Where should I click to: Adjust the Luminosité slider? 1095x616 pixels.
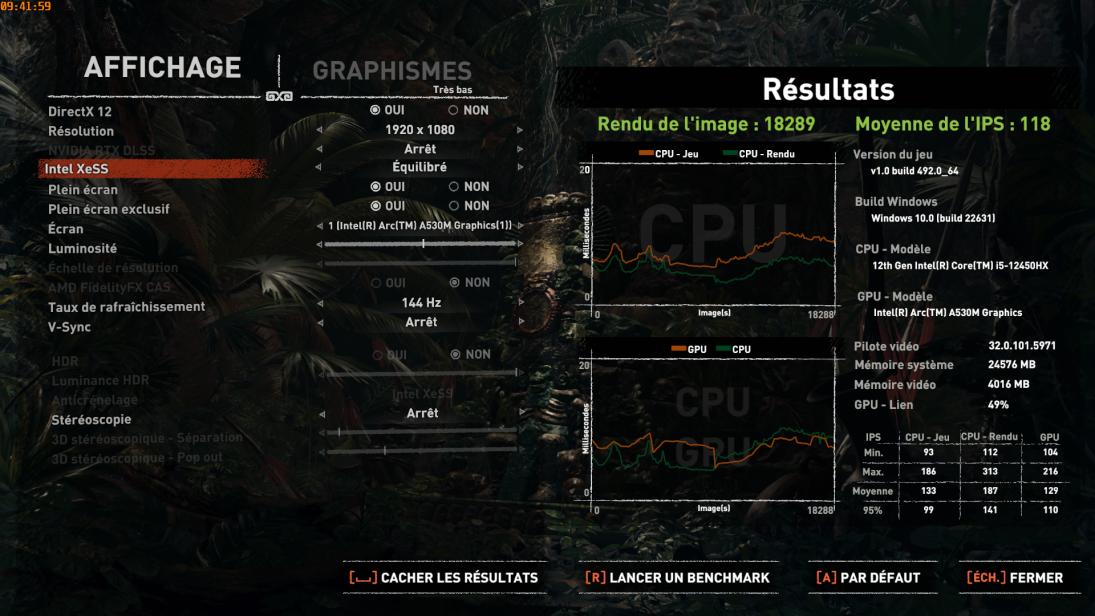[423, 243]
